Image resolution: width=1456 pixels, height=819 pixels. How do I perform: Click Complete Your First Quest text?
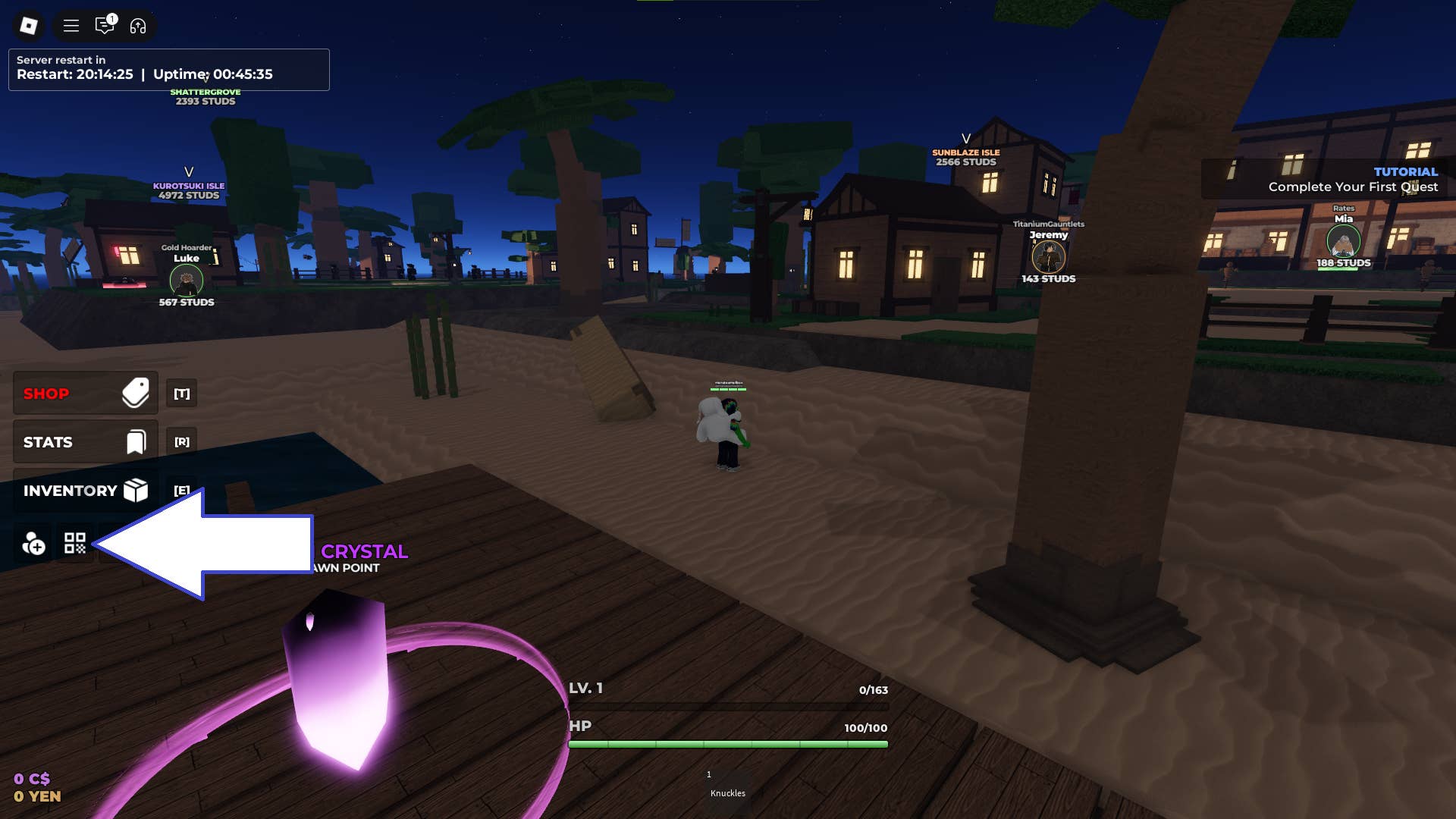click(x=1352, y=187)
